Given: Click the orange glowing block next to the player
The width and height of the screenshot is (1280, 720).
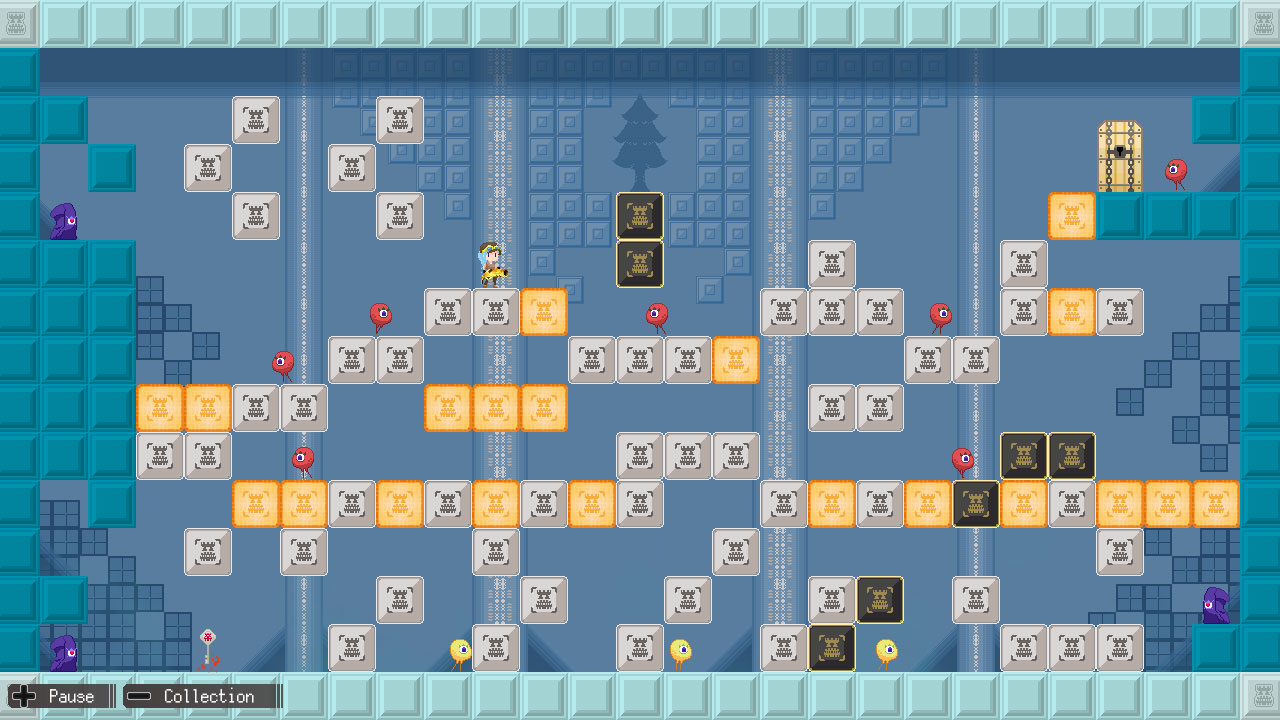Looking at the screenshot, I should click(x=543, y=312).
